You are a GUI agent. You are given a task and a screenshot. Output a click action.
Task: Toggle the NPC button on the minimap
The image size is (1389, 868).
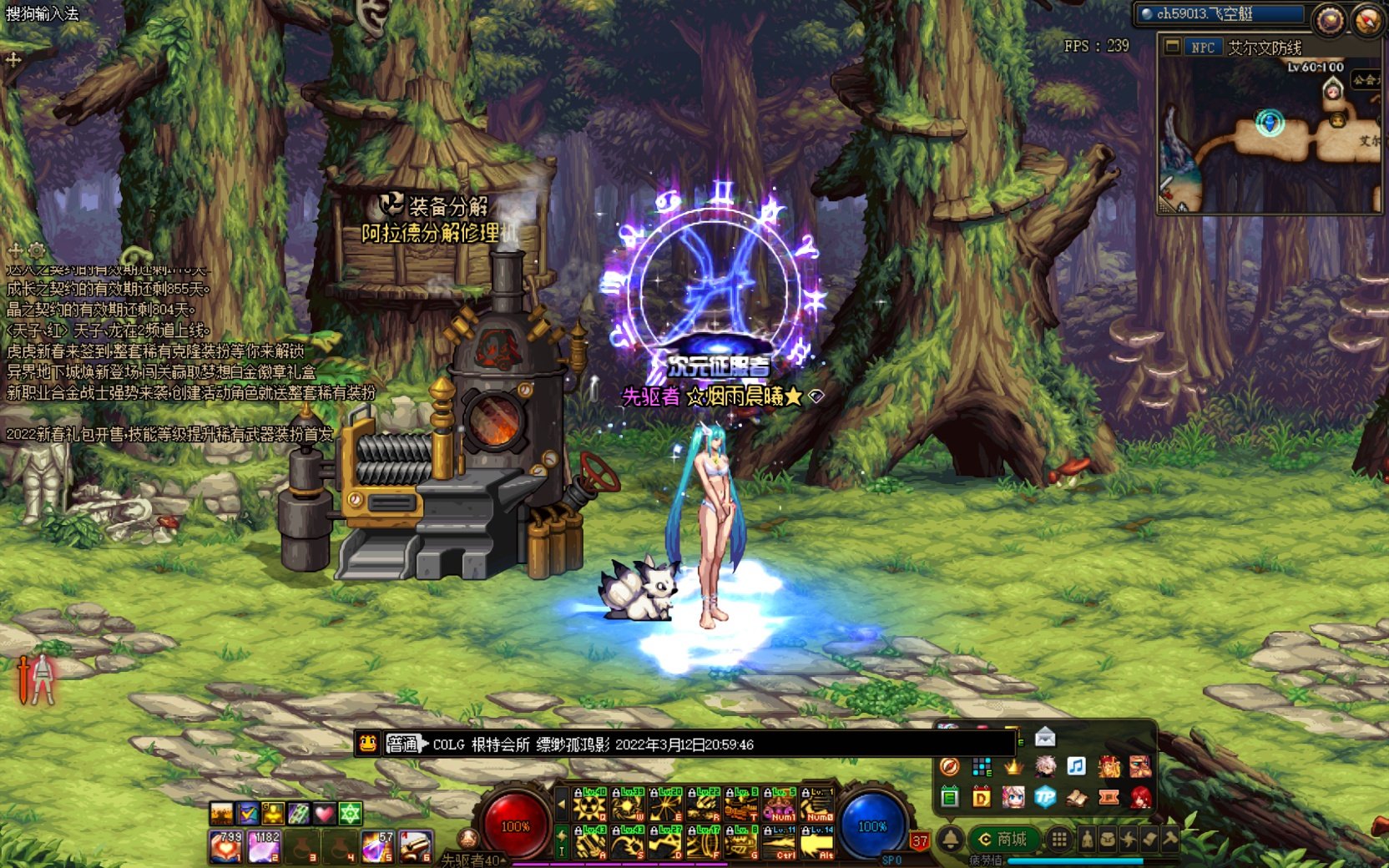click(1202, 48)
